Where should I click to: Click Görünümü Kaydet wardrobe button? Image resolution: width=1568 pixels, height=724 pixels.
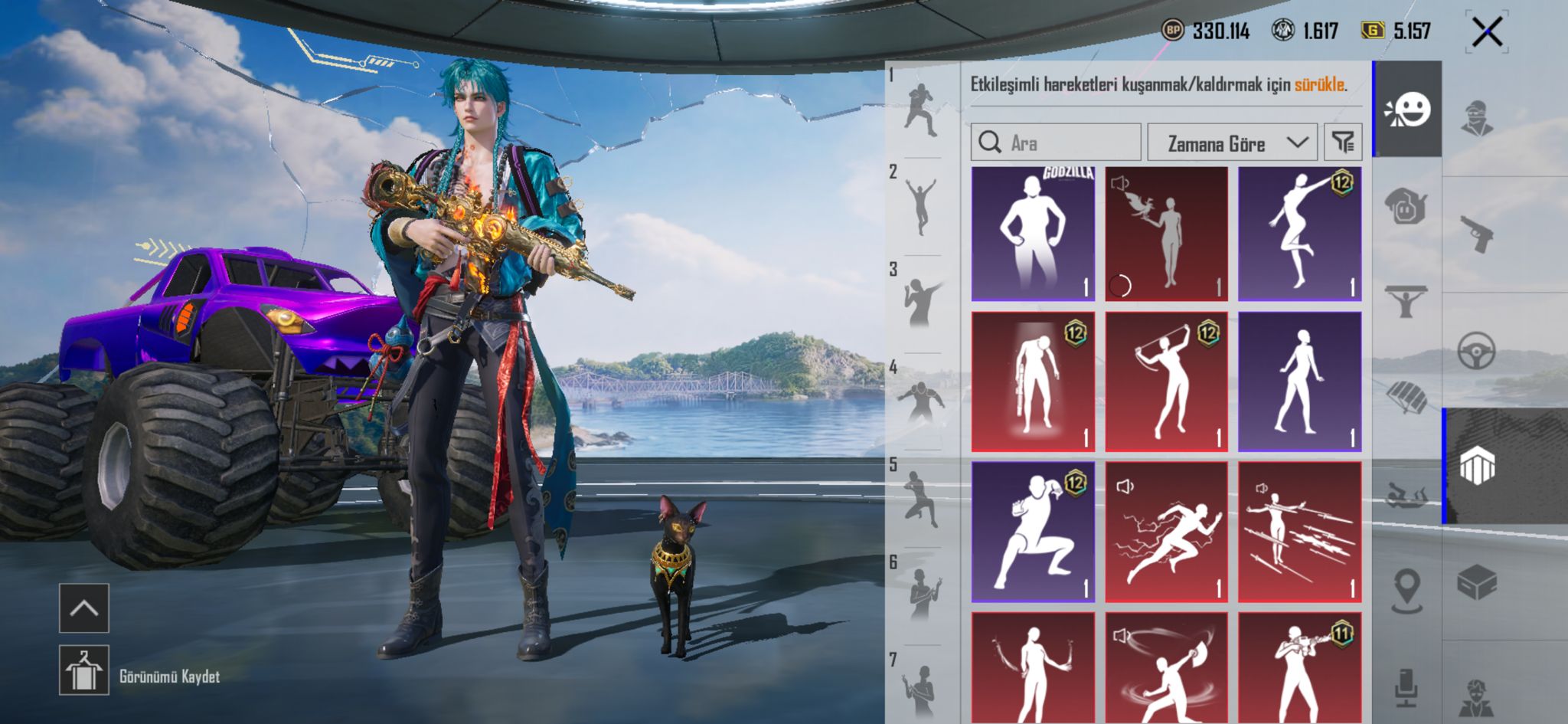[x=84, y=670]
